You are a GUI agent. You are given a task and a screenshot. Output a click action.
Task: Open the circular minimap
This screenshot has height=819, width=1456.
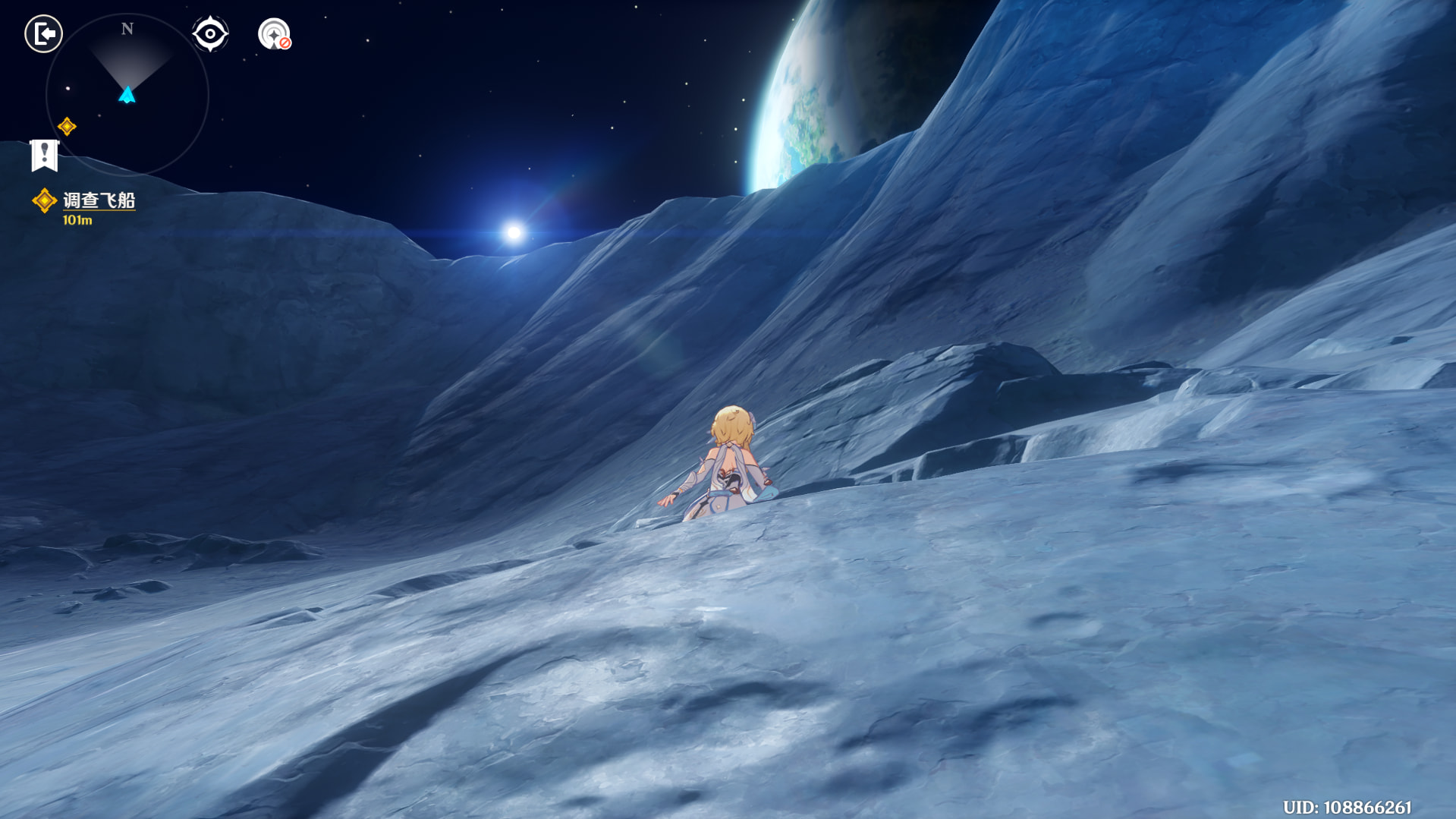[x=127, y=94]
